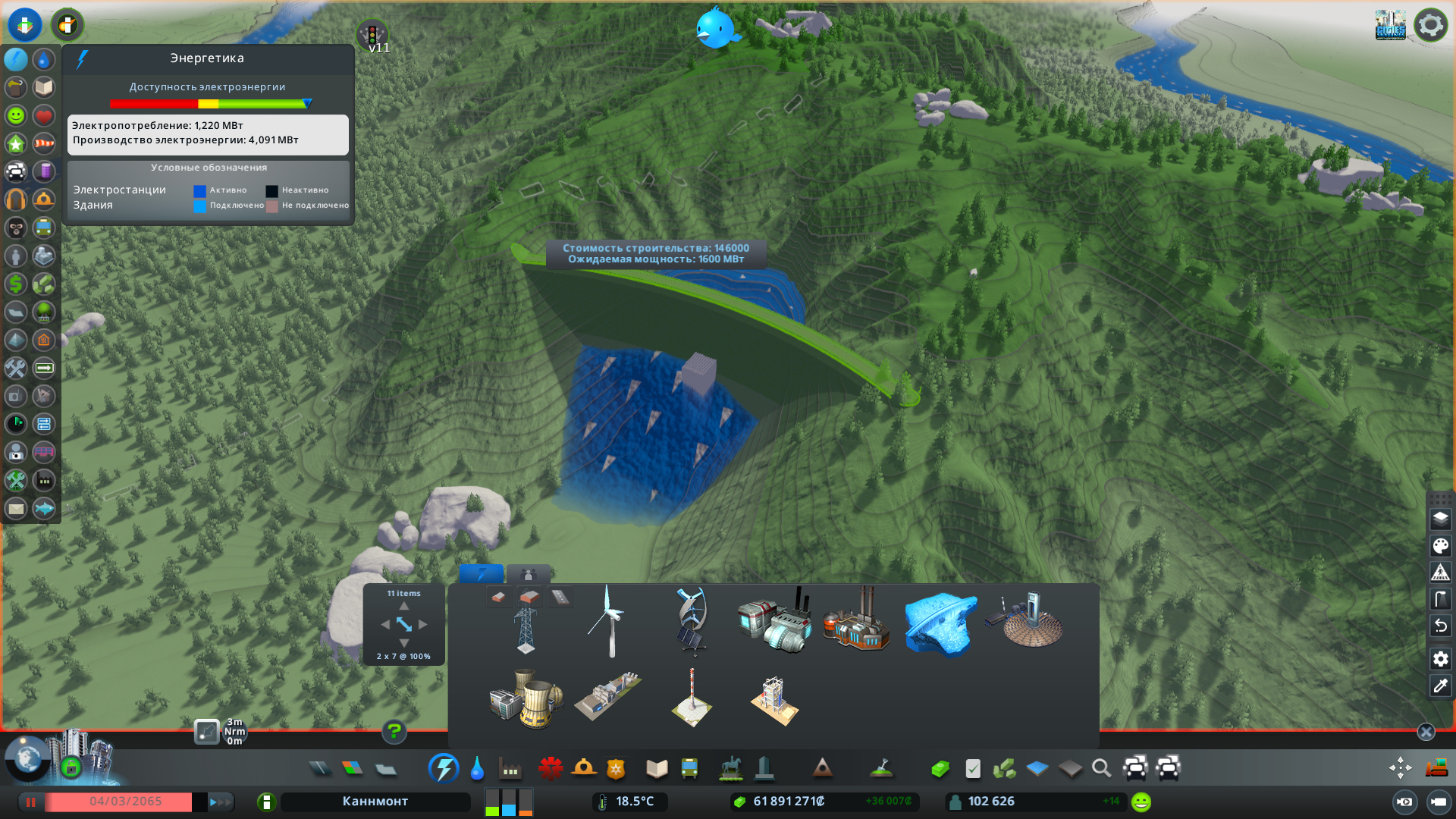
Task: Open the public transport bus menu
Action: point(689,769)
